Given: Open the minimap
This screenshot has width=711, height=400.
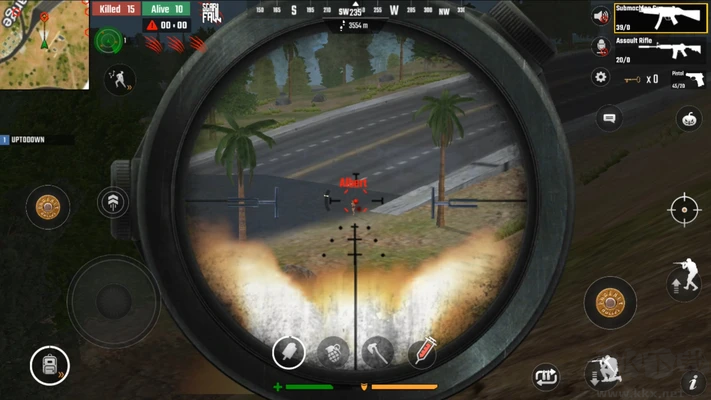Looking at the screenshot, I should tap(44, 44).
